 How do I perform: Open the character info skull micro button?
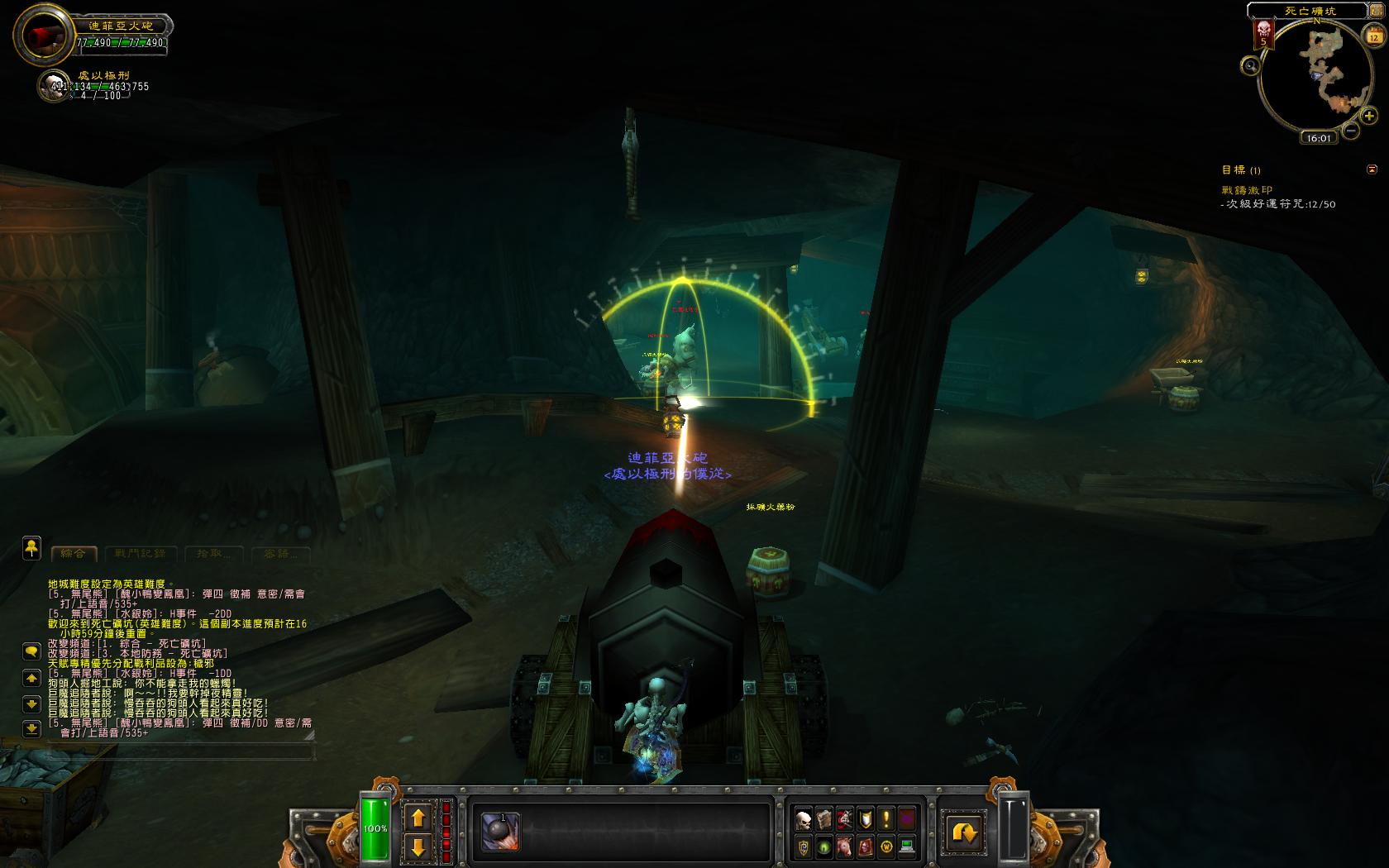(803, 819)
